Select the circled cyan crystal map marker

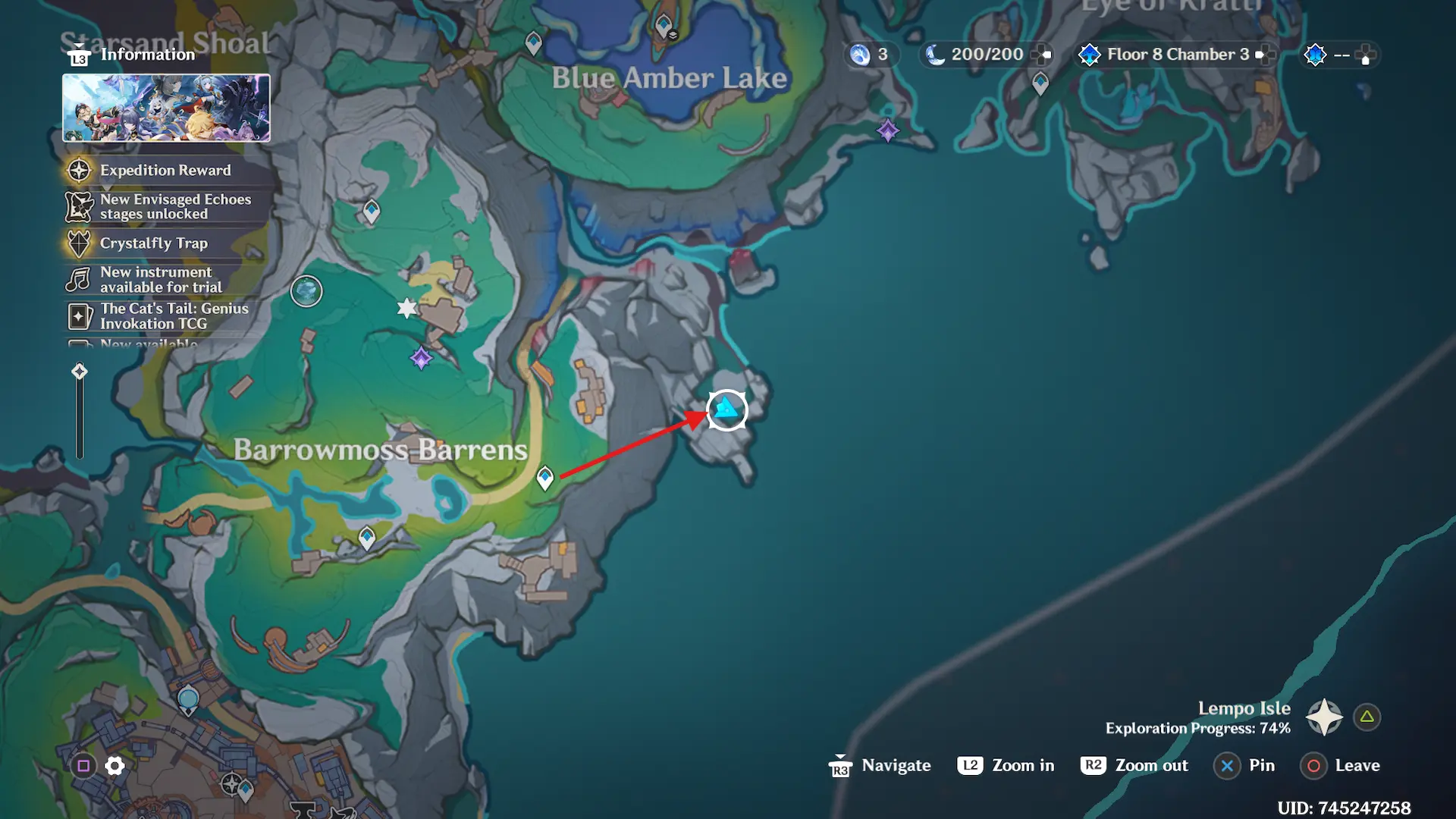(726, 410)
